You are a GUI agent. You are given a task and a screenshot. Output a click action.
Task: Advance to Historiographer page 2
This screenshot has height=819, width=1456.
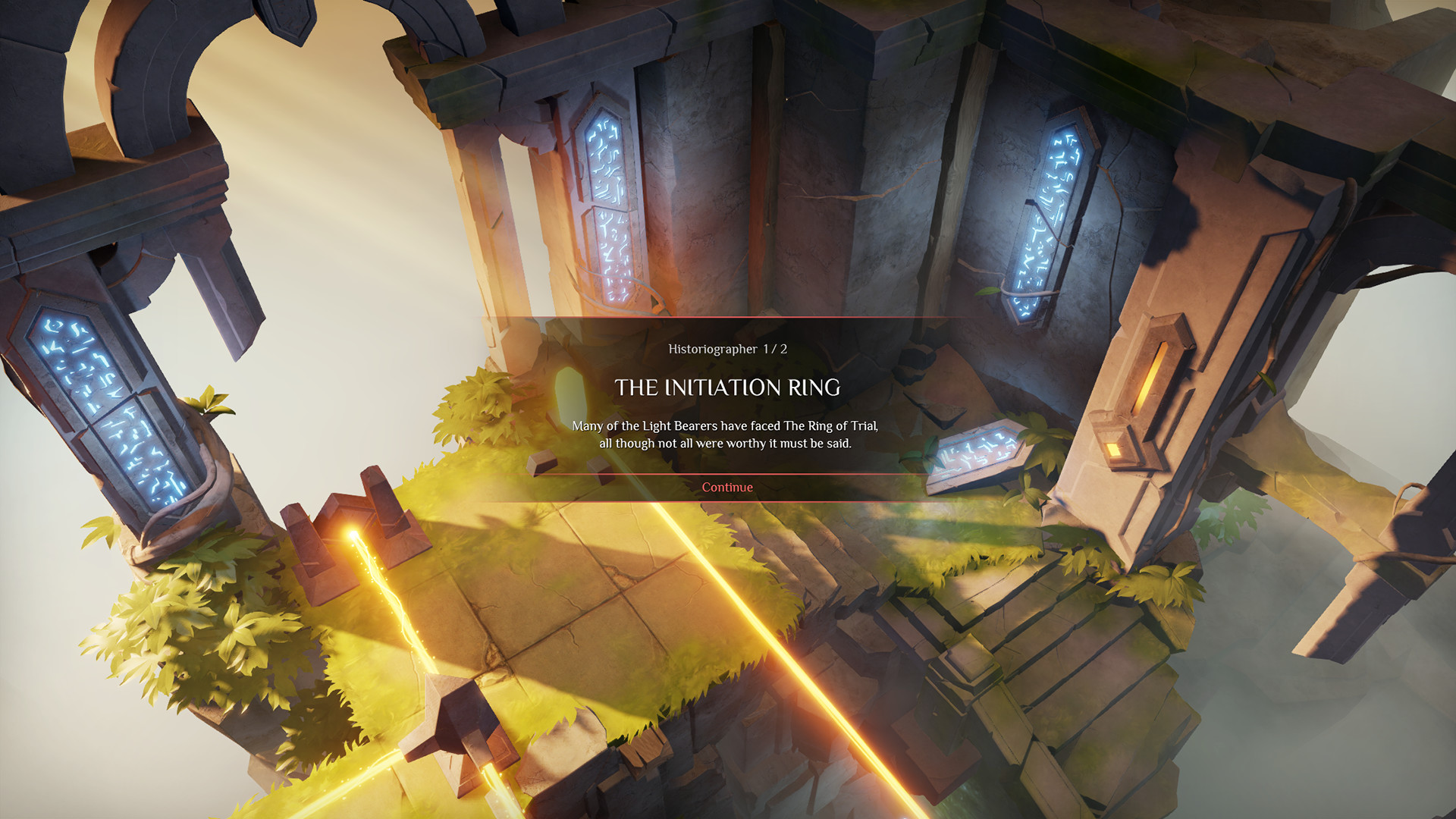coord(726,488)
